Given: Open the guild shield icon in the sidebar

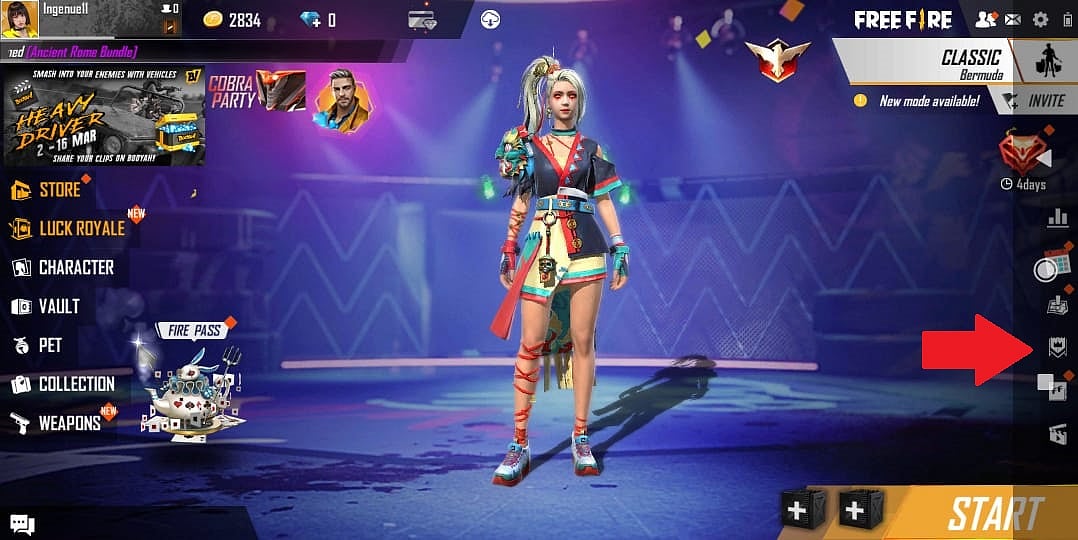Looking at the screenshot, I should point(1057,347).
